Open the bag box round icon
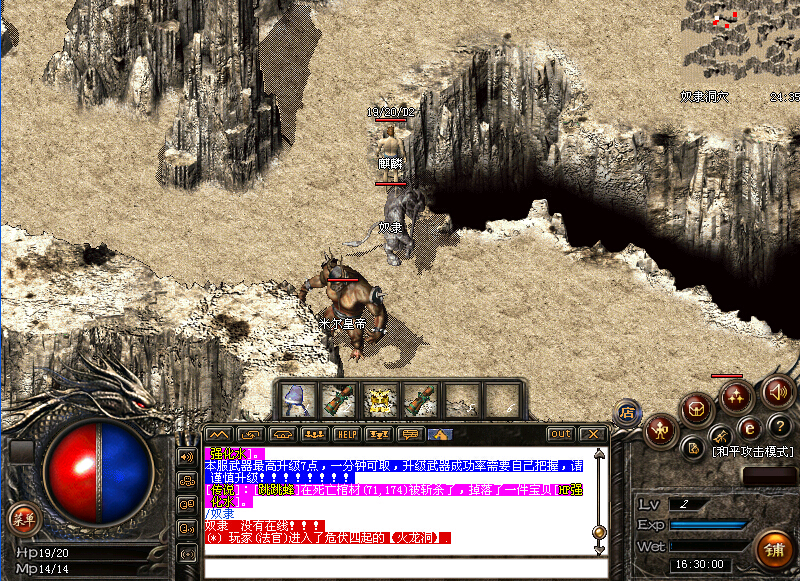 [697, 408]
